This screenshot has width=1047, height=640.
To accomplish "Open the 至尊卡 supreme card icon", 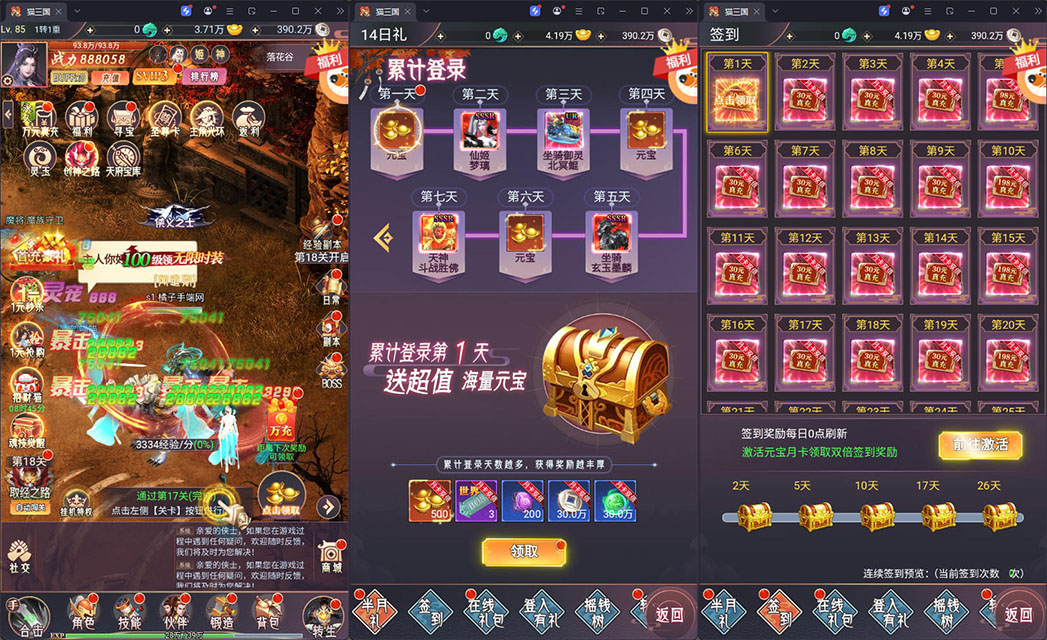I will pos(164,115).
